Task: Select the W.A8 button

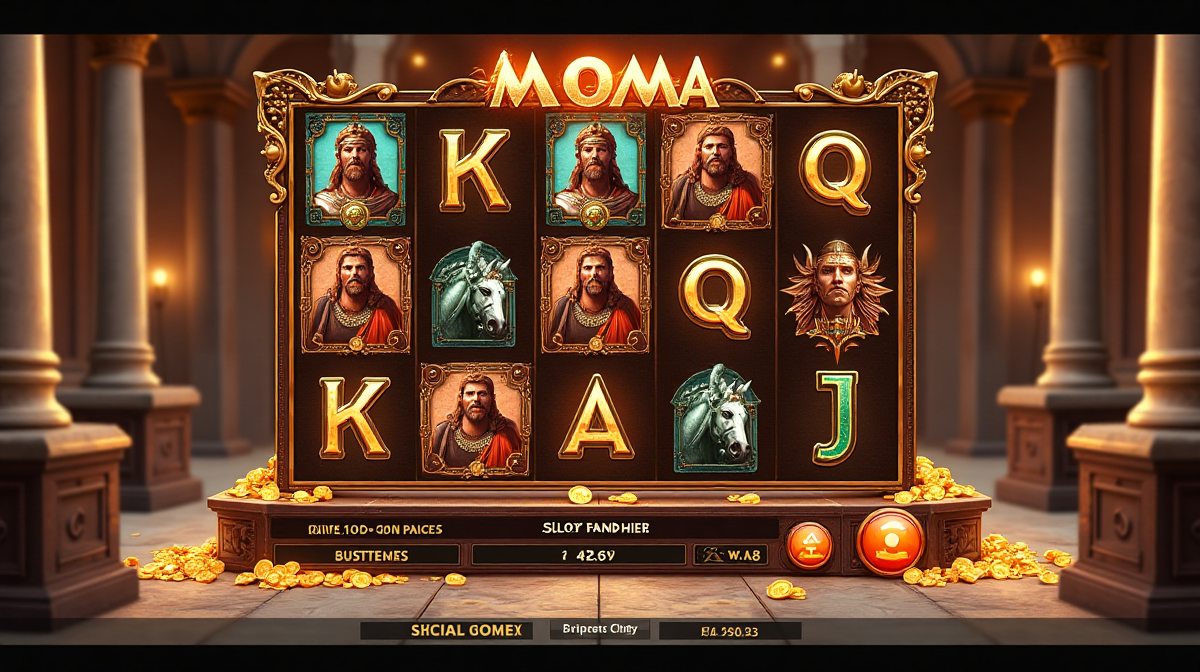Action: tap(730, 555)
